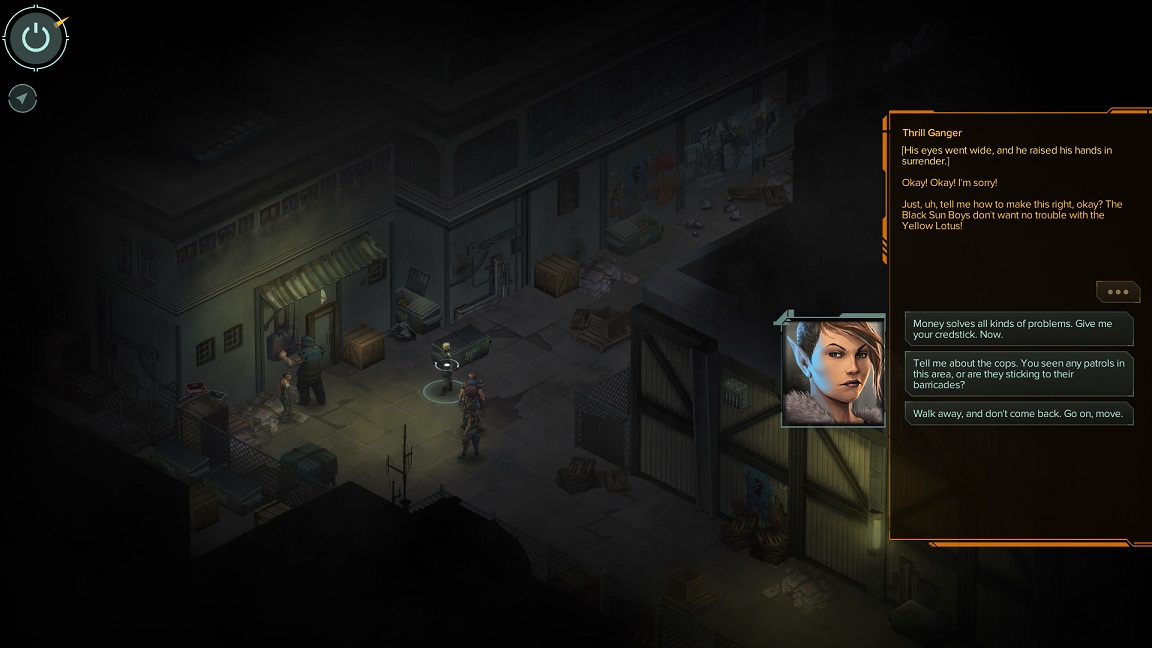Select "Walk away, and don't come back"
The width and height of the screenshot is (1152, 648).
pyautogui.click(x=1019, y=413)
